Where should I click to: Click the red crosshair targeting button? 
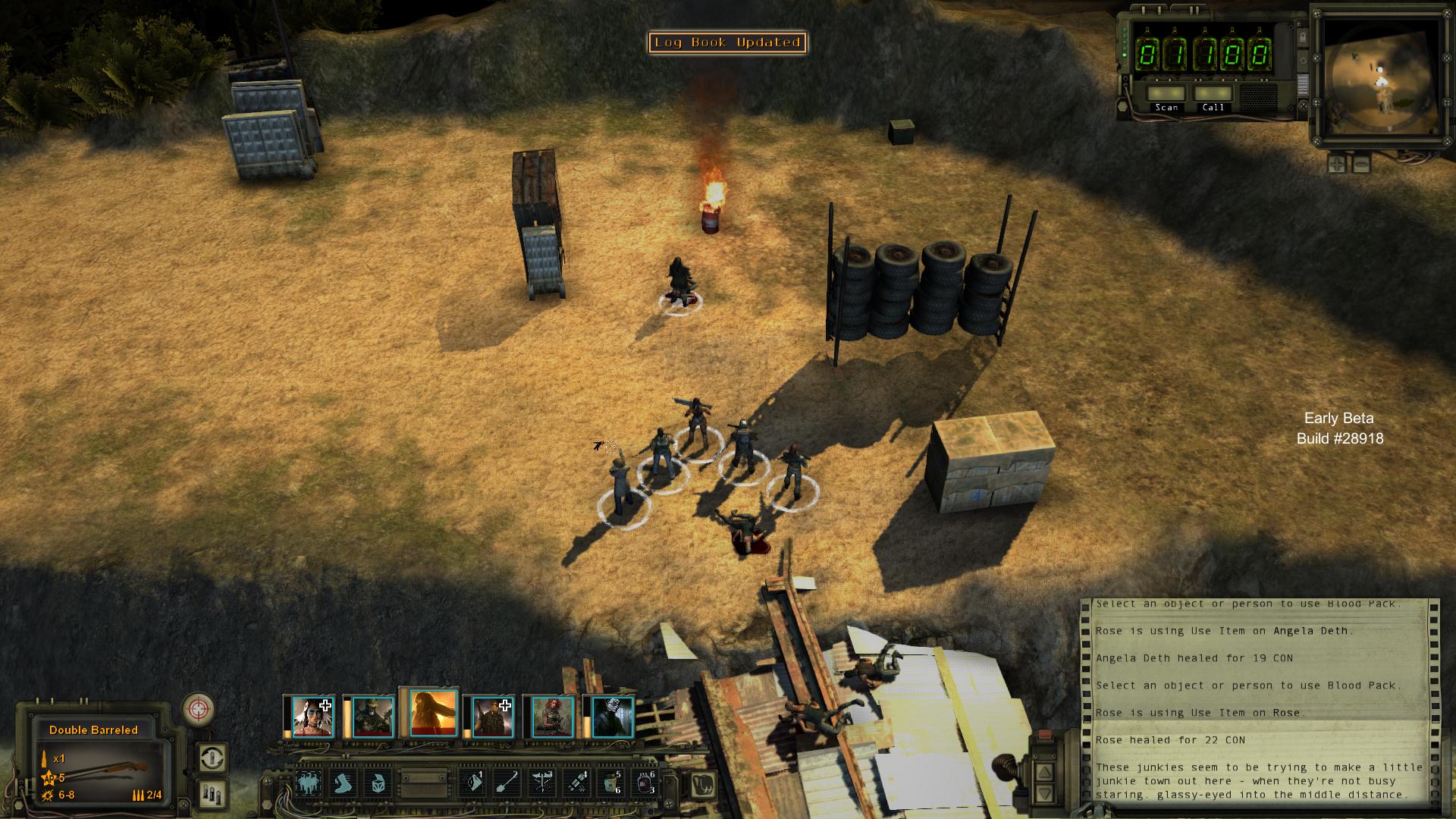point(199,710)
